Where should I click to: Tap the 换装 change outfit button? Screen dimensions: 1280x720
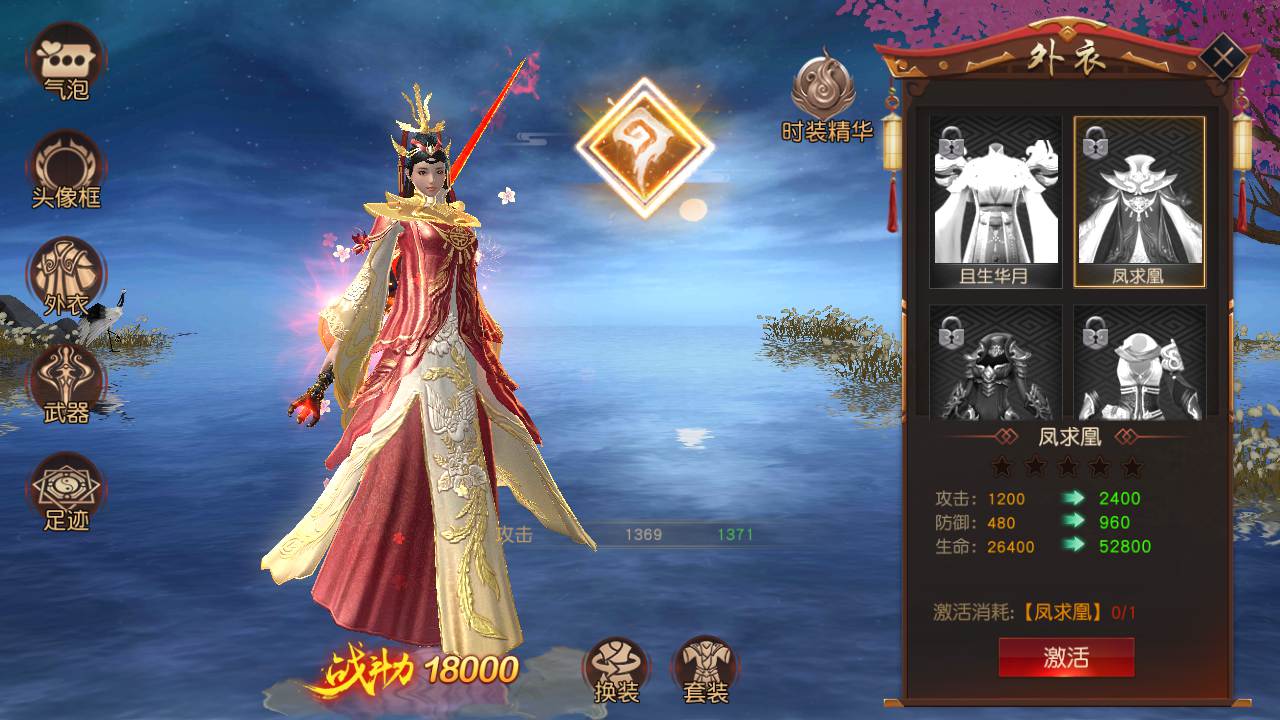[616, 668]
